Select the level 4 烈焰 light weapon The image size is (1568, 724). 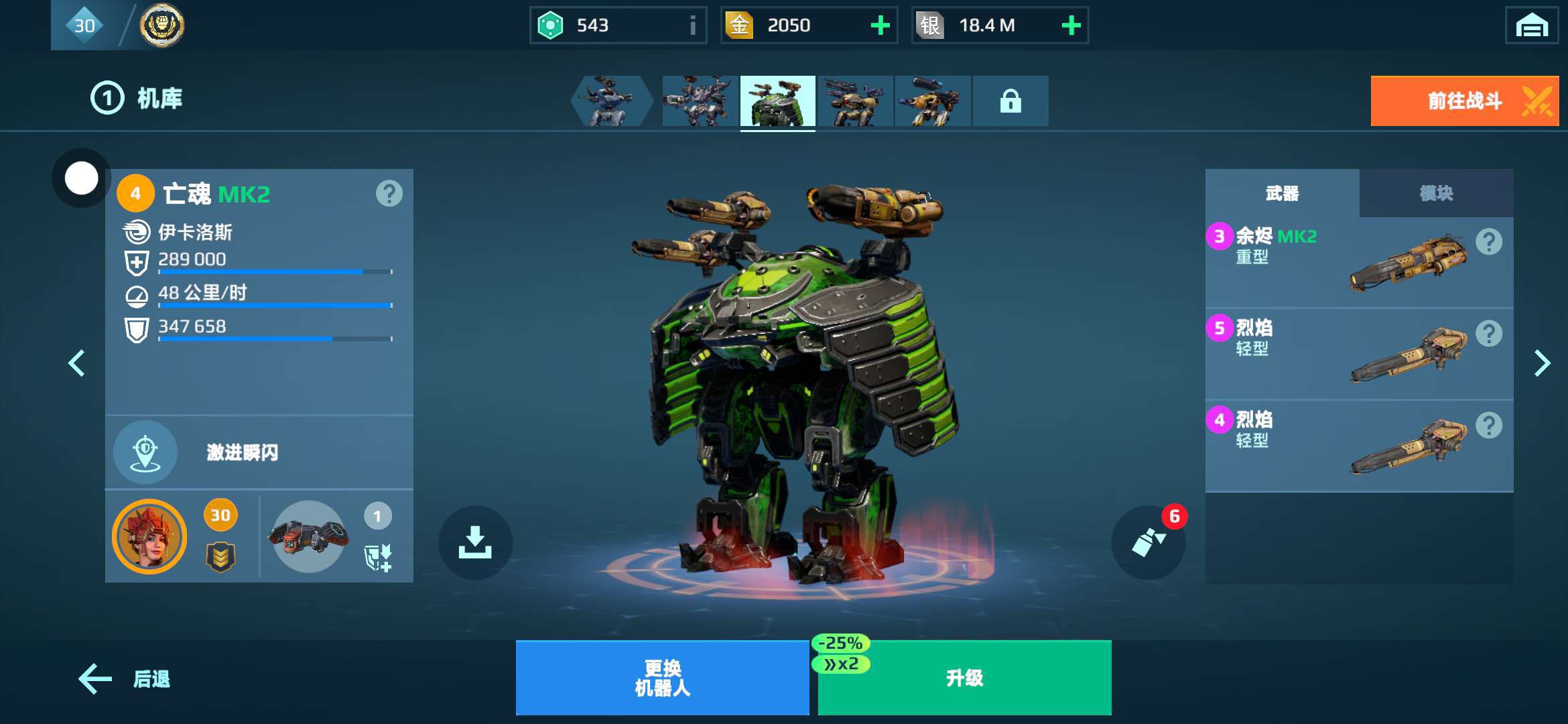1358,446
